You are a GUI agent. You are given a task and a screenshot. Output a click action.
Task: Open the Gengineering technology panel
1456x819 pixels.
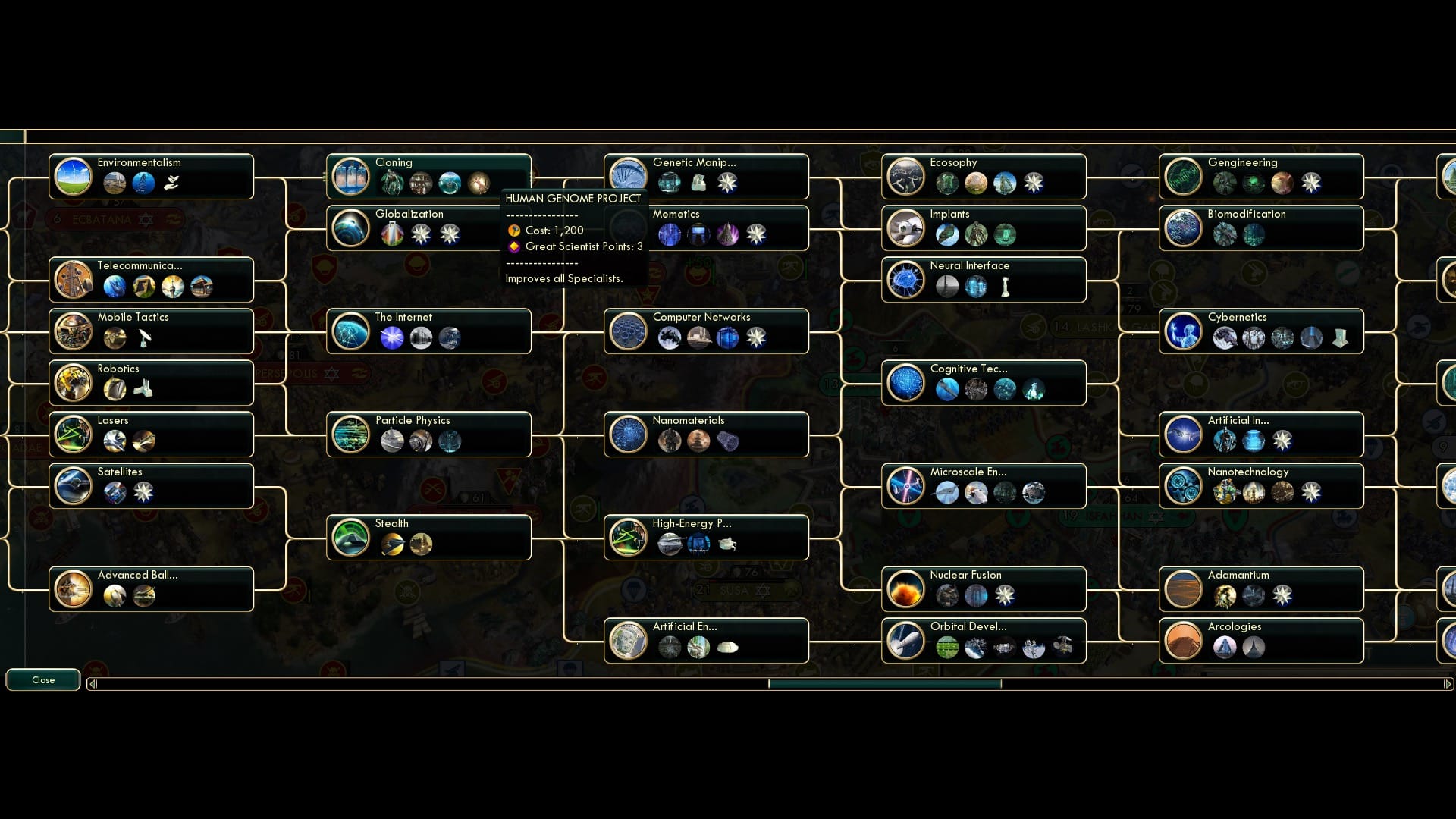click(1261, 176)
